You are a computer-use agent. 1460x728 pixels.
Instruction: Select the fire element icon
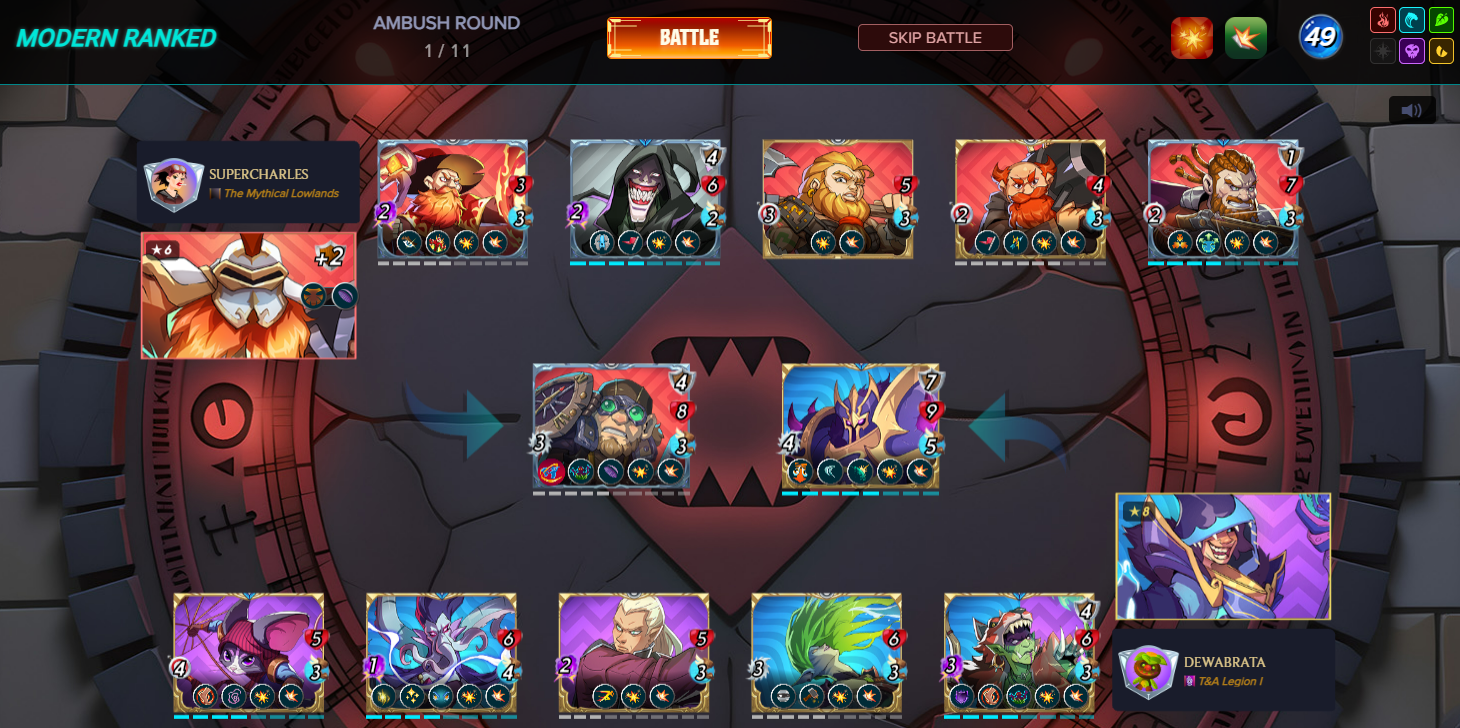pyautogui.click(x=1384, y=20)
